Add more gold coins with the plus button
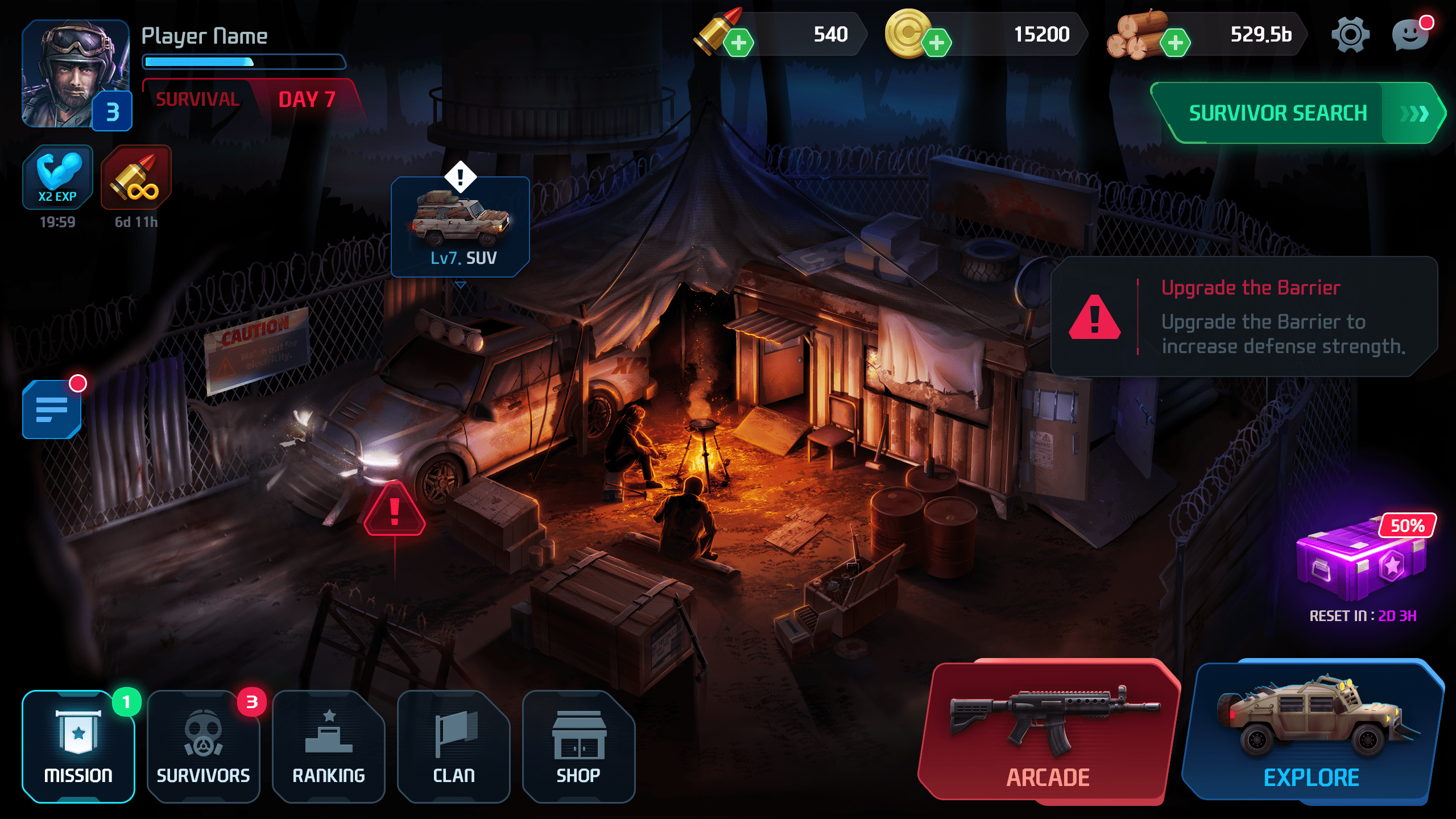This screenshot has width=1456, height=819. point(936,43)
